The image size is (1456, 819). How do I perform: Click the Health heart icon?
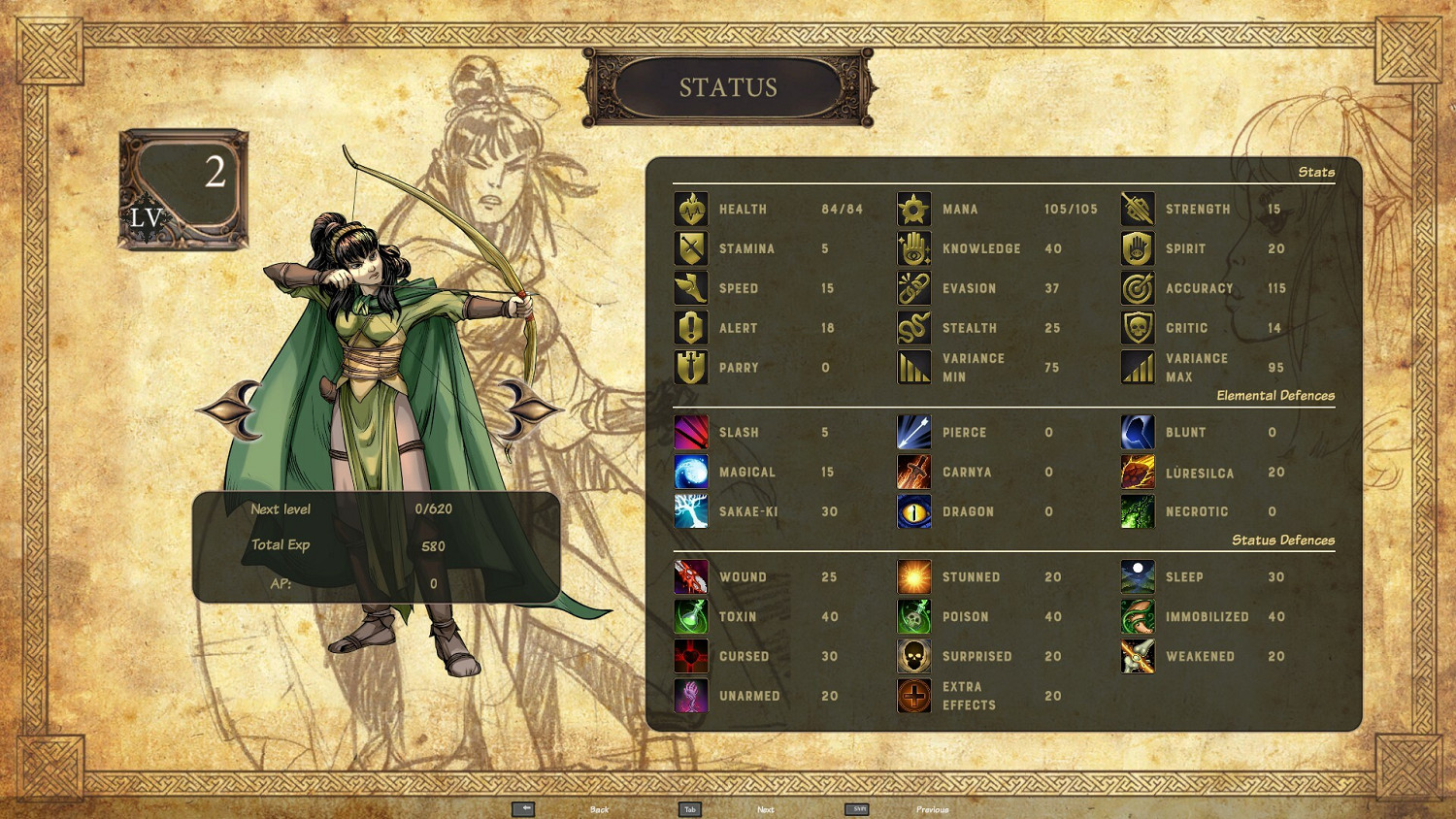pyautogui.click(x=691, y=209)
